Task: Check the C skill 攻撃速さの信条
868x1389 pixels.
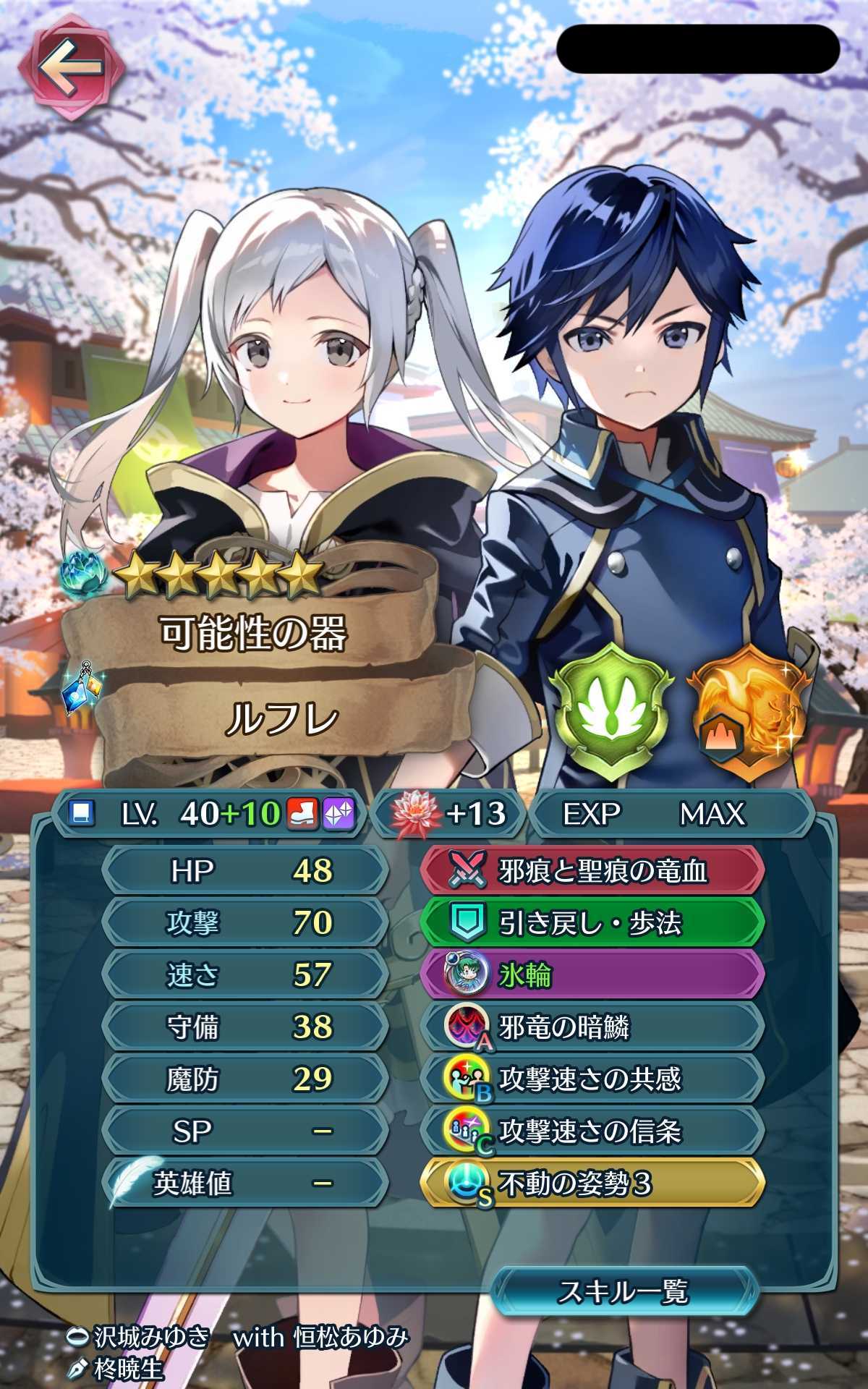Action: point(592,1131)
